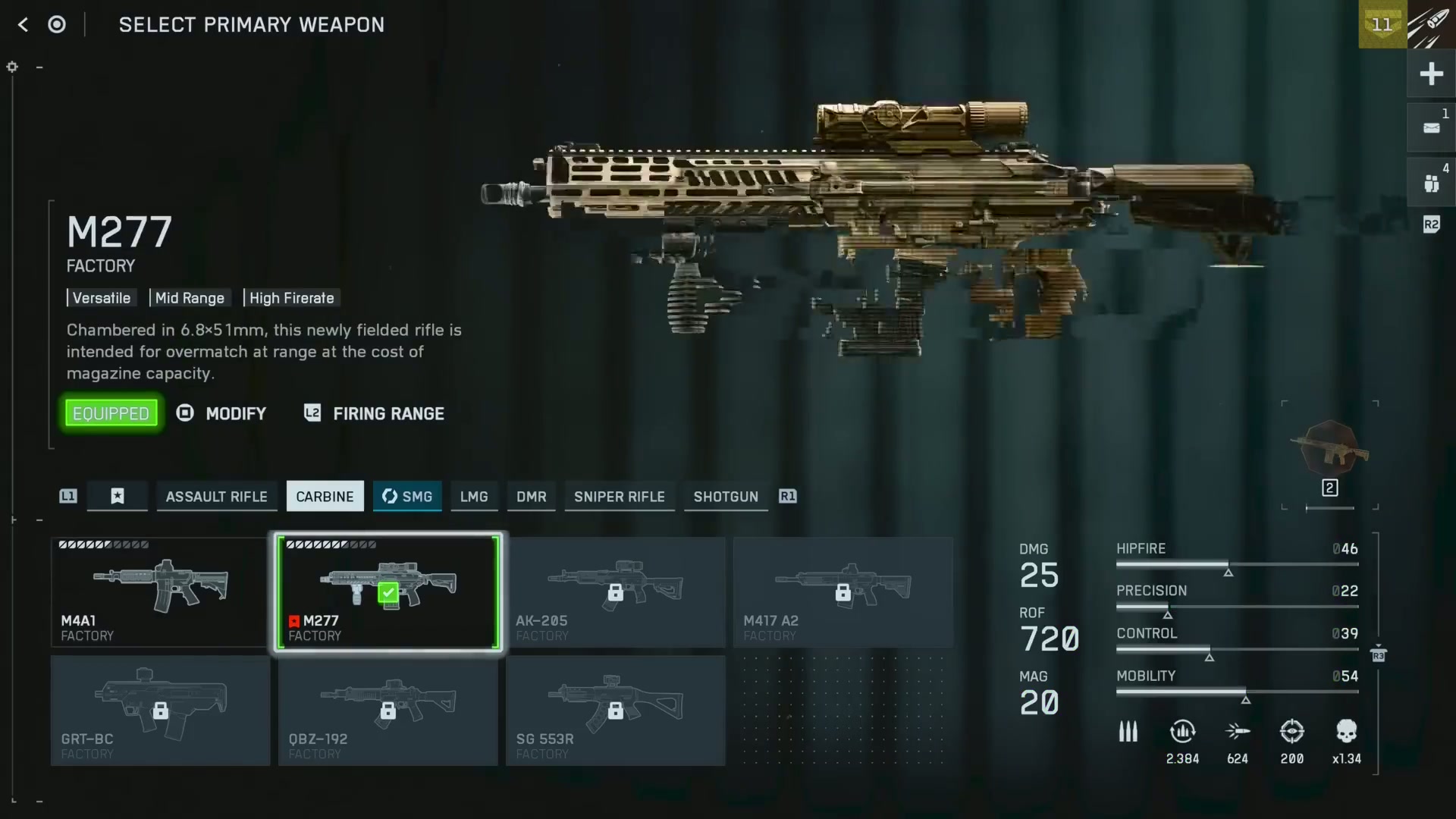Open the plus add item panel
Image resolution: width=1456 pixels, height=819 pixels.
(1432, 74)
